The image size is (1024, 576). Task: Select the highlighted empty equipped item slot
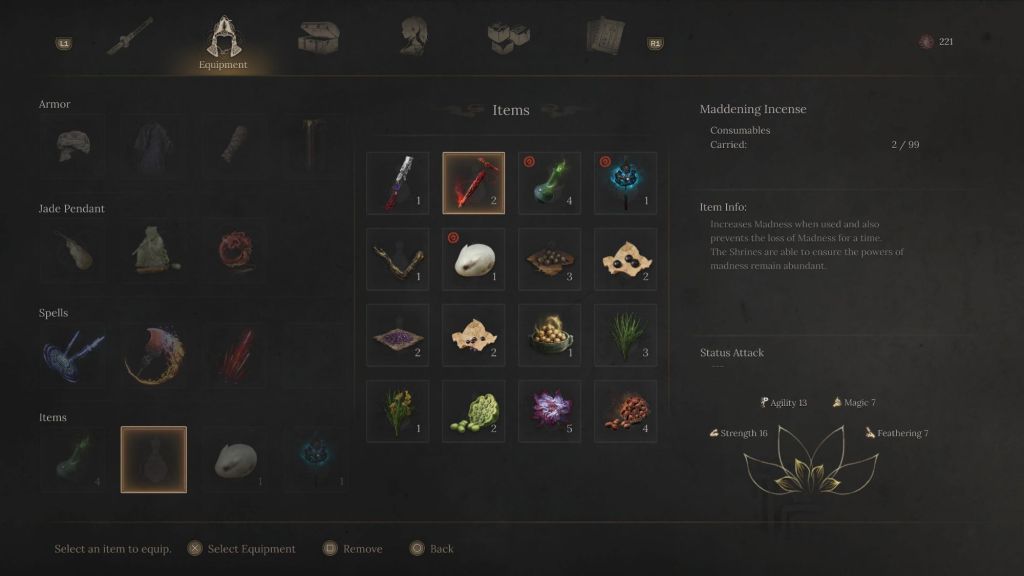coord(154,460)
